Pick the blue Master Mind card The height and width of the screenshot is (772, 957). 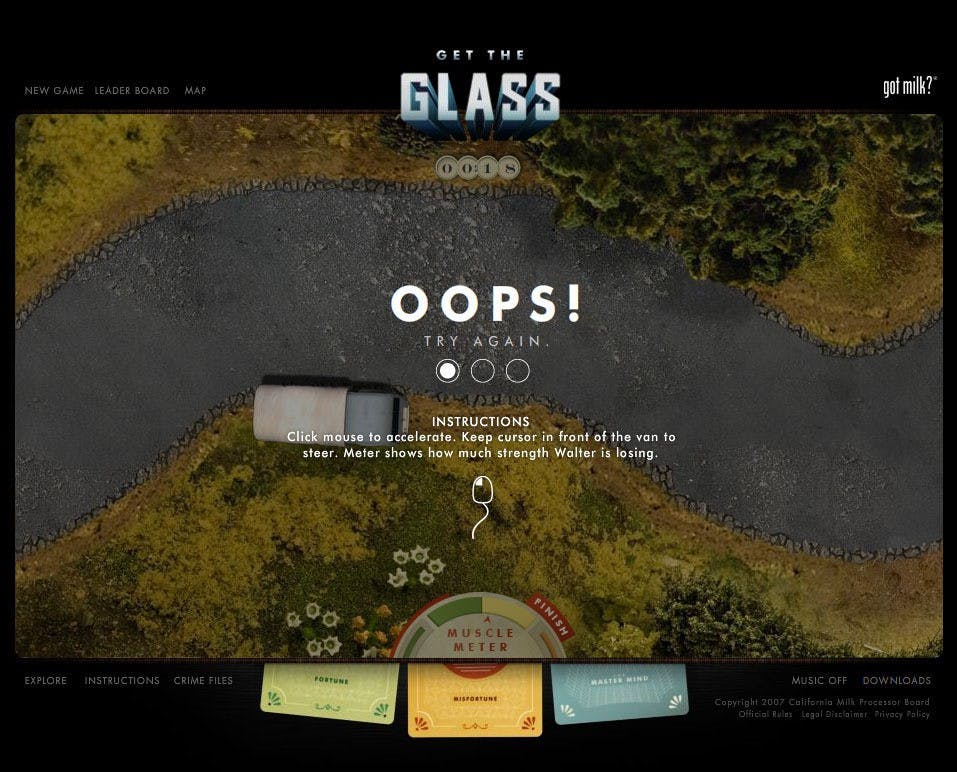(620, 692)
